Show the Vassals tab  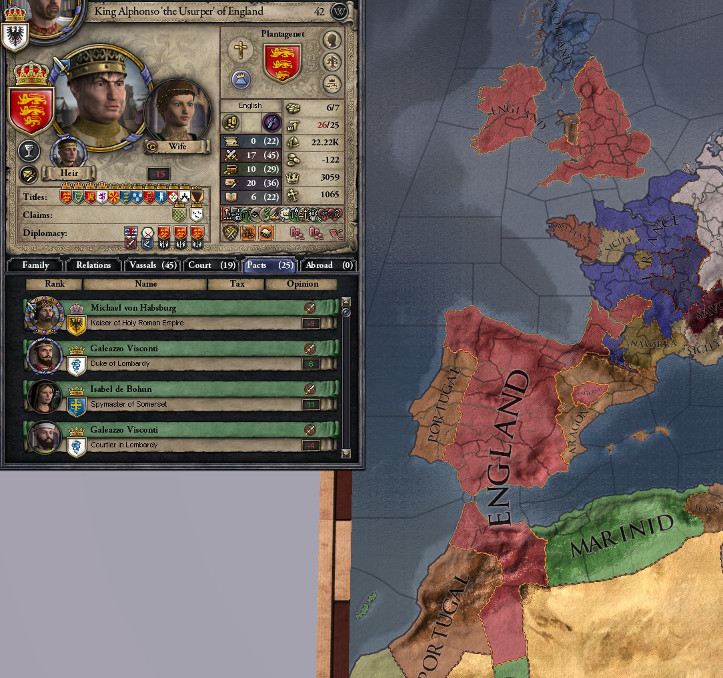151,265
